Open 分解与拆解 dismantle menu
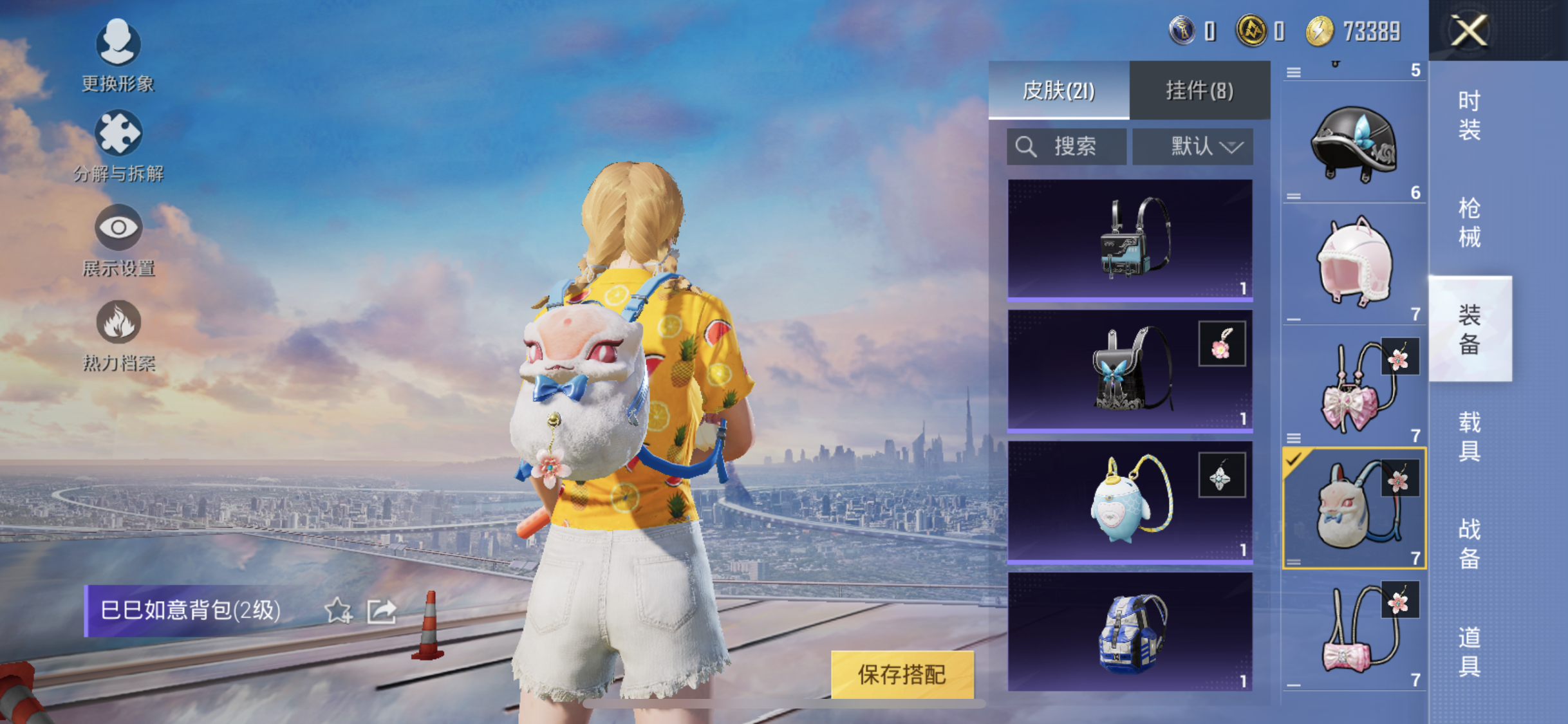This screenshot has height=724, width=1568. 118,146
